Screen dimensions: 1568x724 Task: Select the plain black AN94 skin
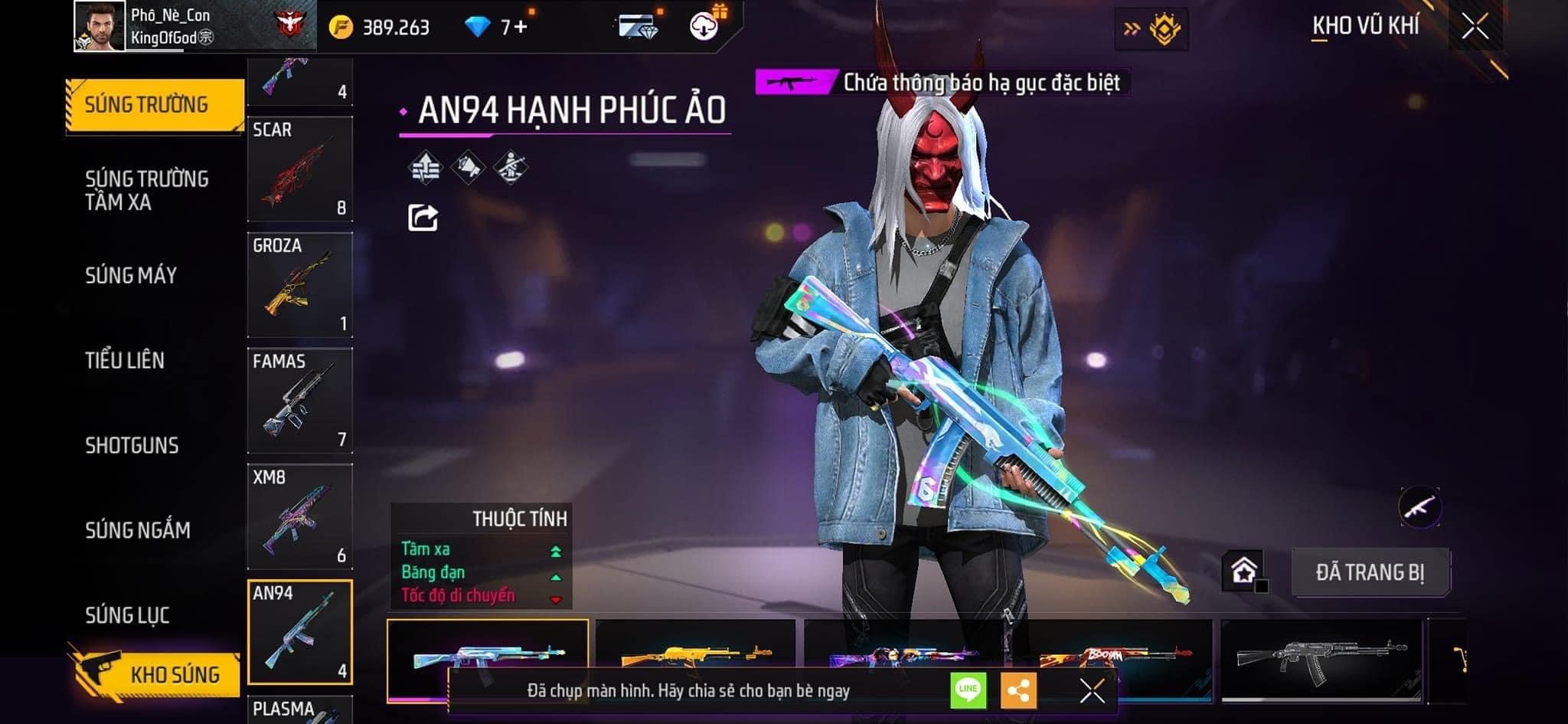click(x=1321, y=659)
